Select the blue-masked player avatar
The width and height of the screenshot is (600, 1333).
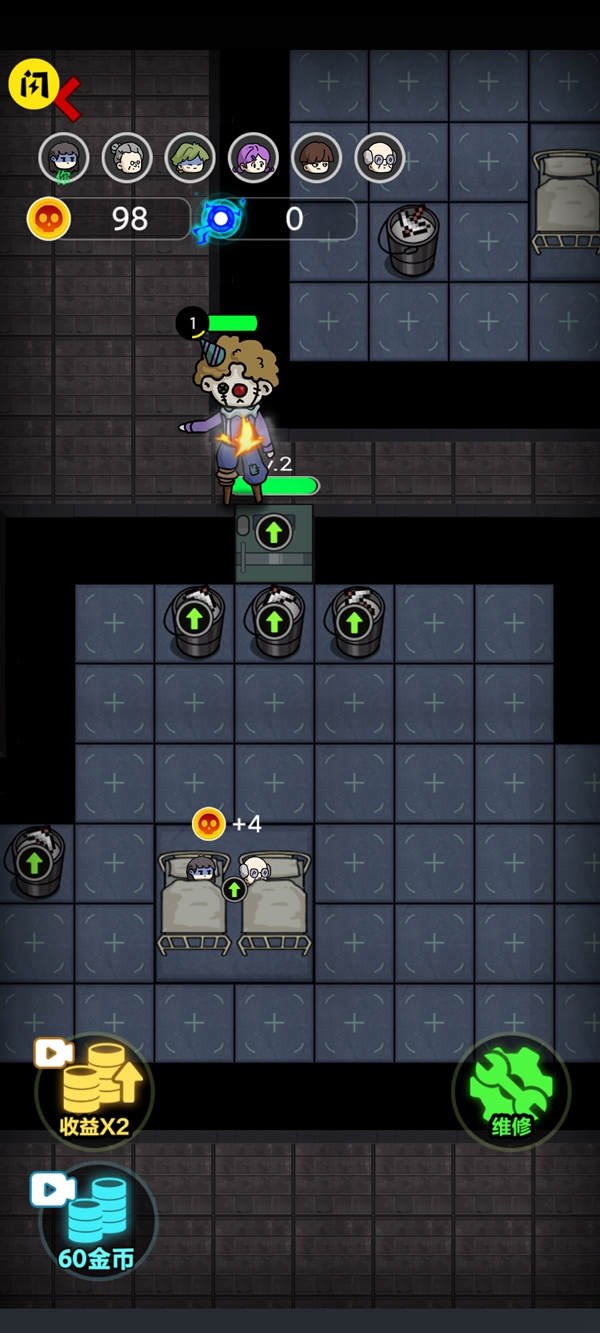point(64,158)
